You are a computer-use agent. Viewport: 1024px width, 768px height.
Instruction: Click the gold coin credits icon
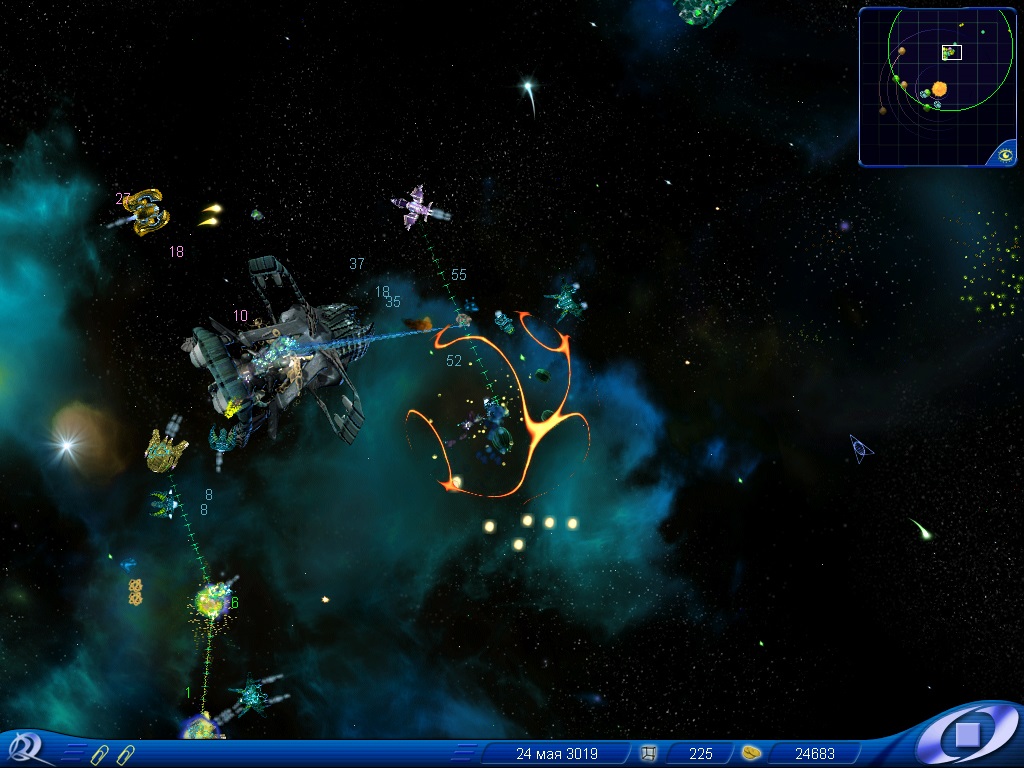tap(751, 753)
